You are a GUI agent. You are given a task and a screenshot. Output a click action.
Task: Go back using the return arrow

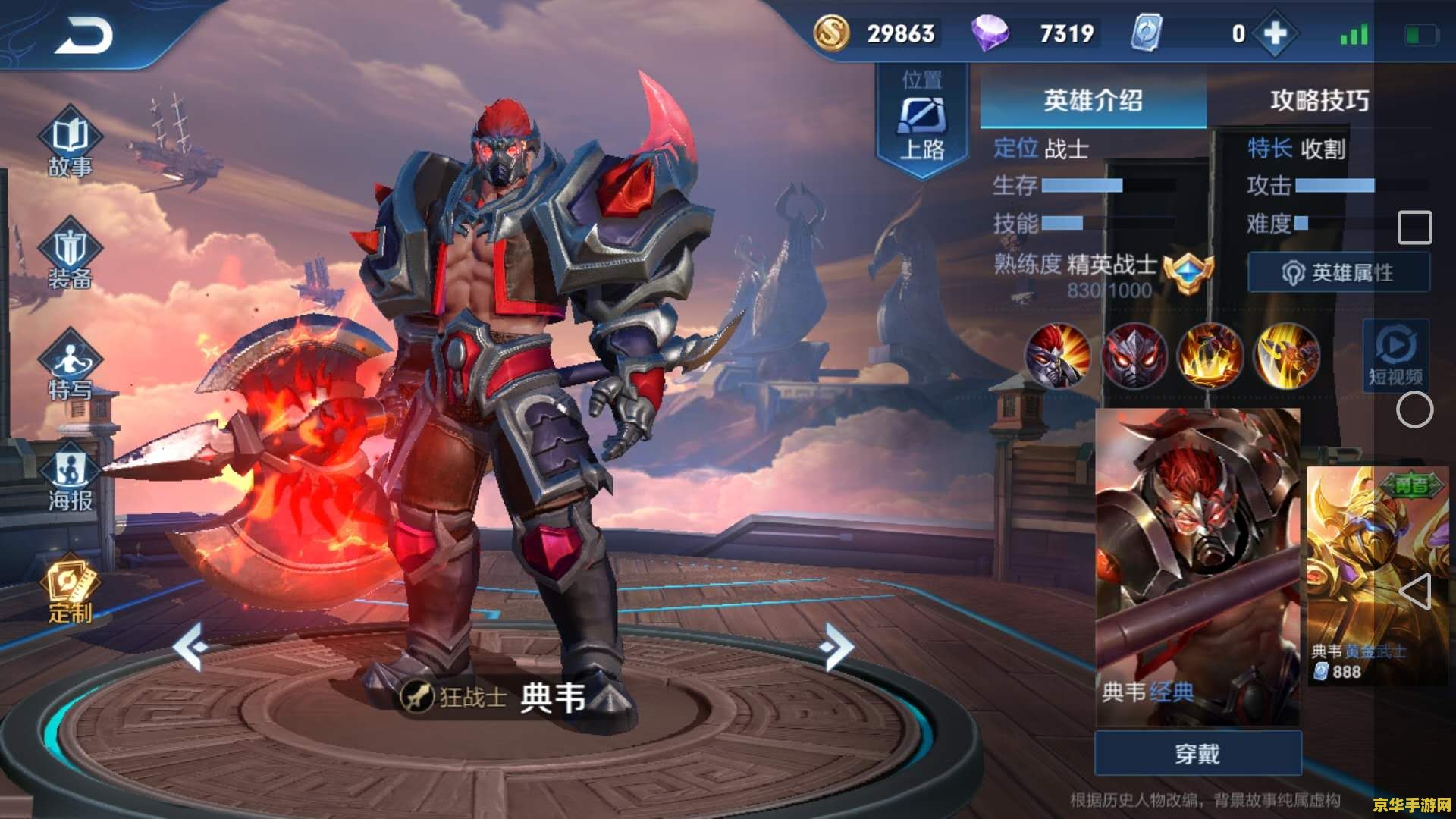(x=83, y=36)
